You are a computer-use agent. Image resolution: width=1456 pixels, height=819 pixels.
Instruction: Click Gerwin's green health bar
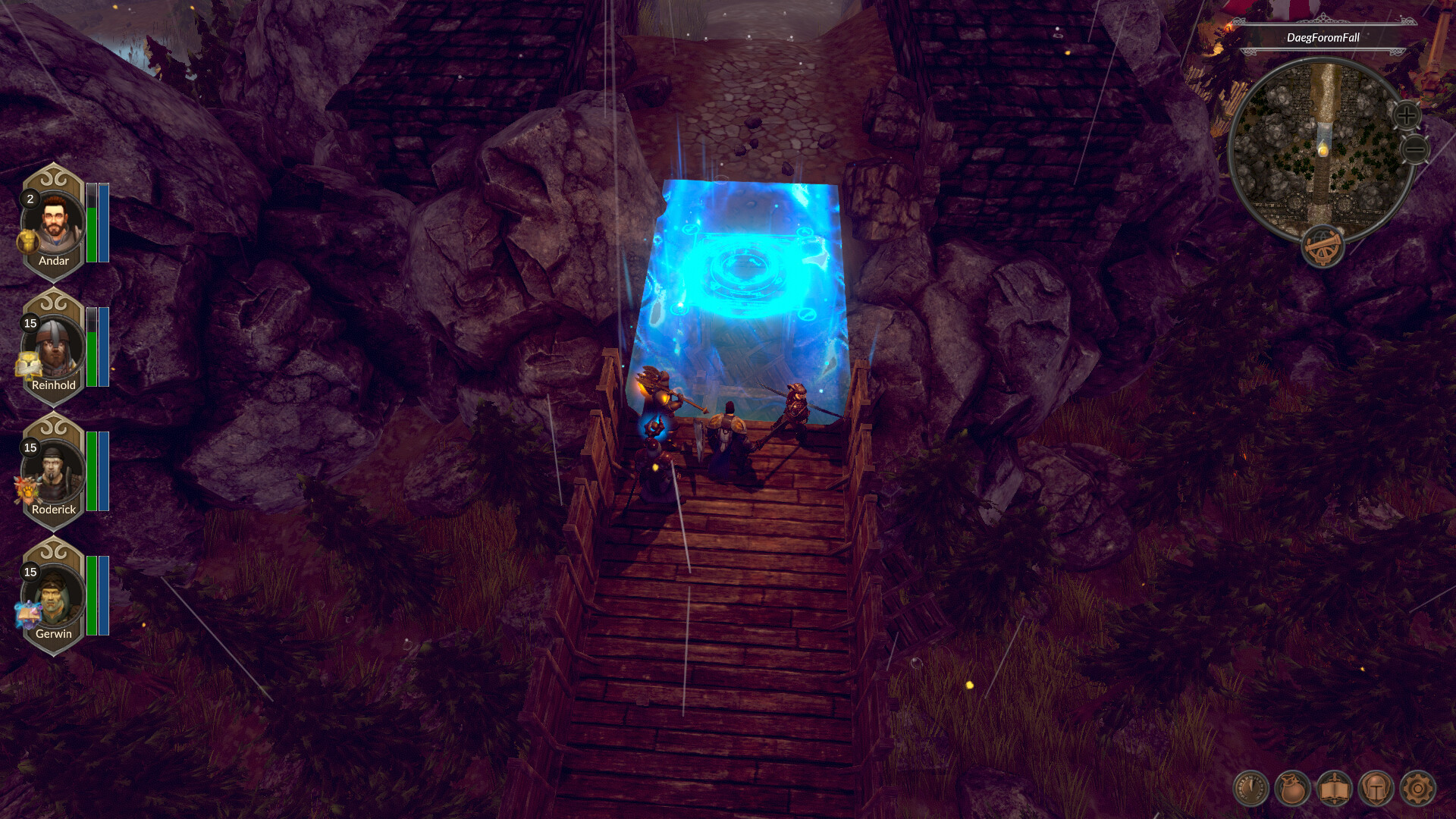(92, 595)
